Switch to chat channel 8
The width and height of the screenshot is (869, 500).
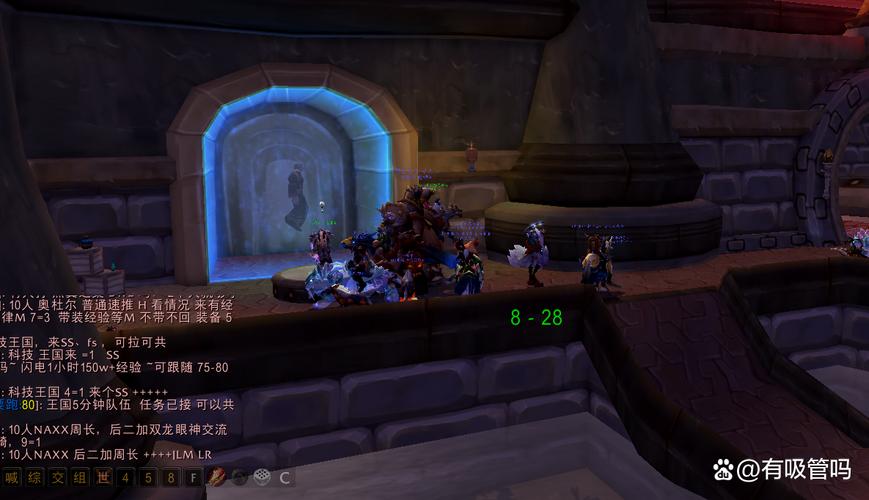point(171,478)
